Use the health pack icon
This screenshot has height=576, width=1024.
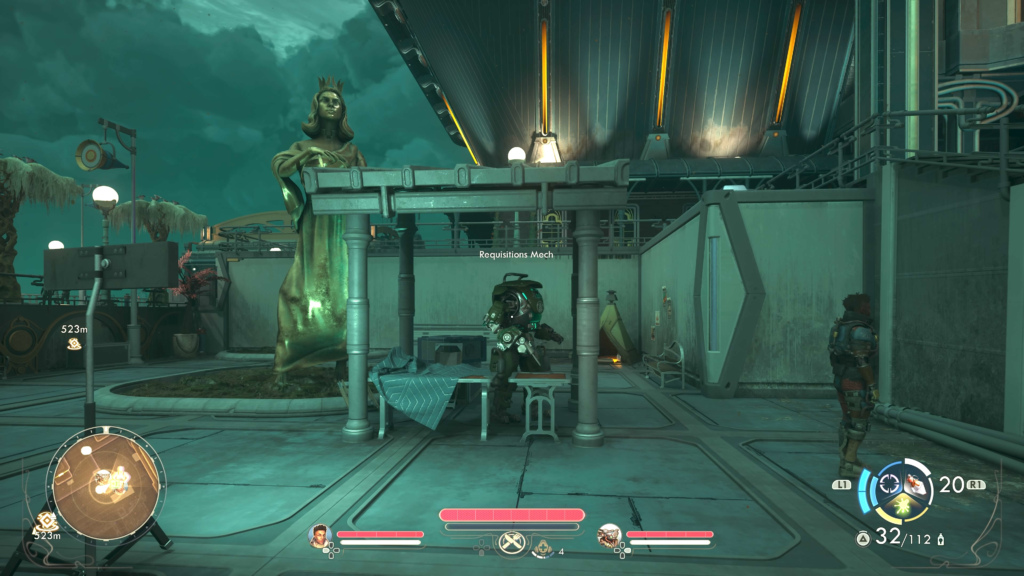(x=545, y=547)
